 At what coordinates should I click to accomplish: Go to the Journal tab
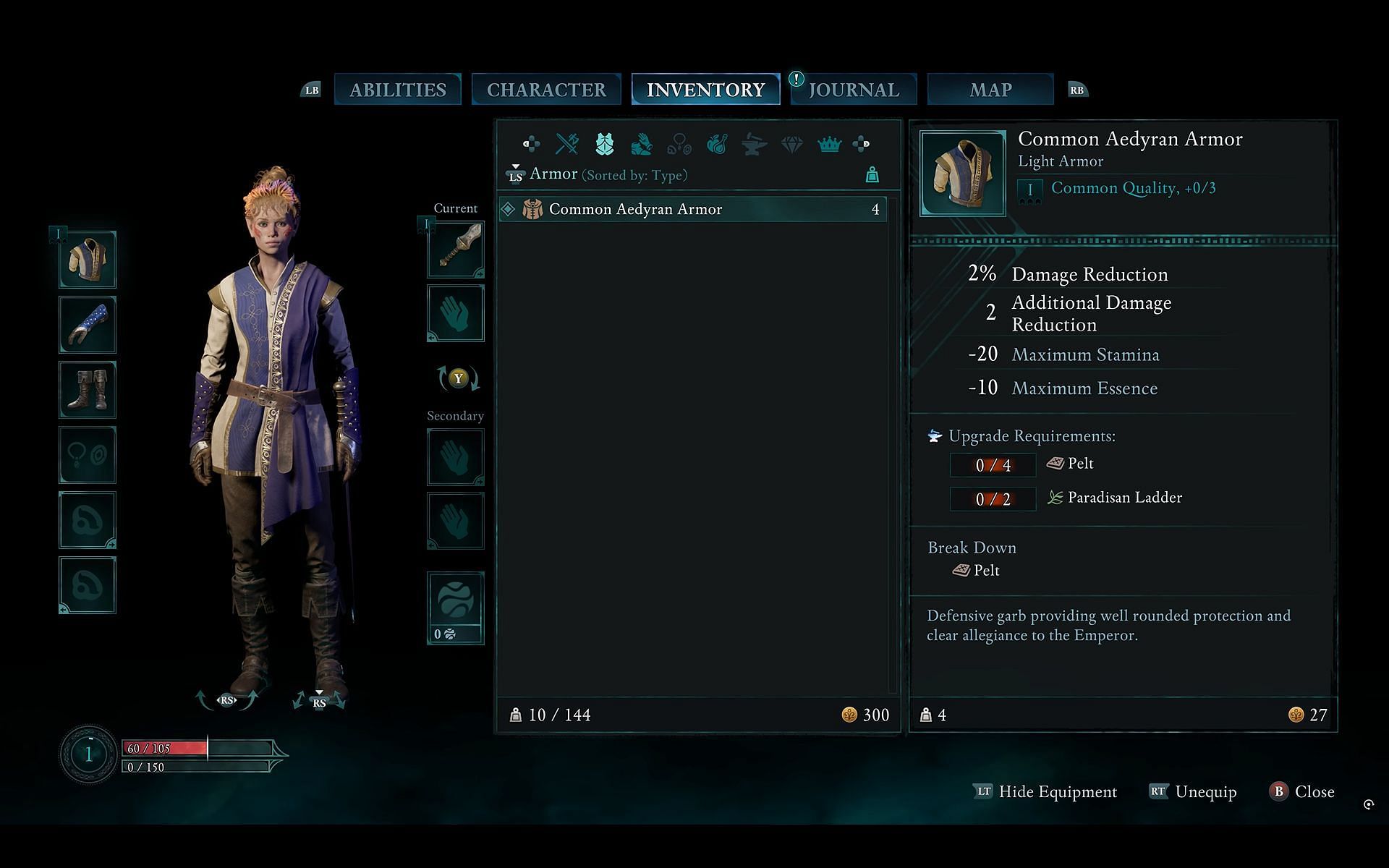tap(854, 90)
